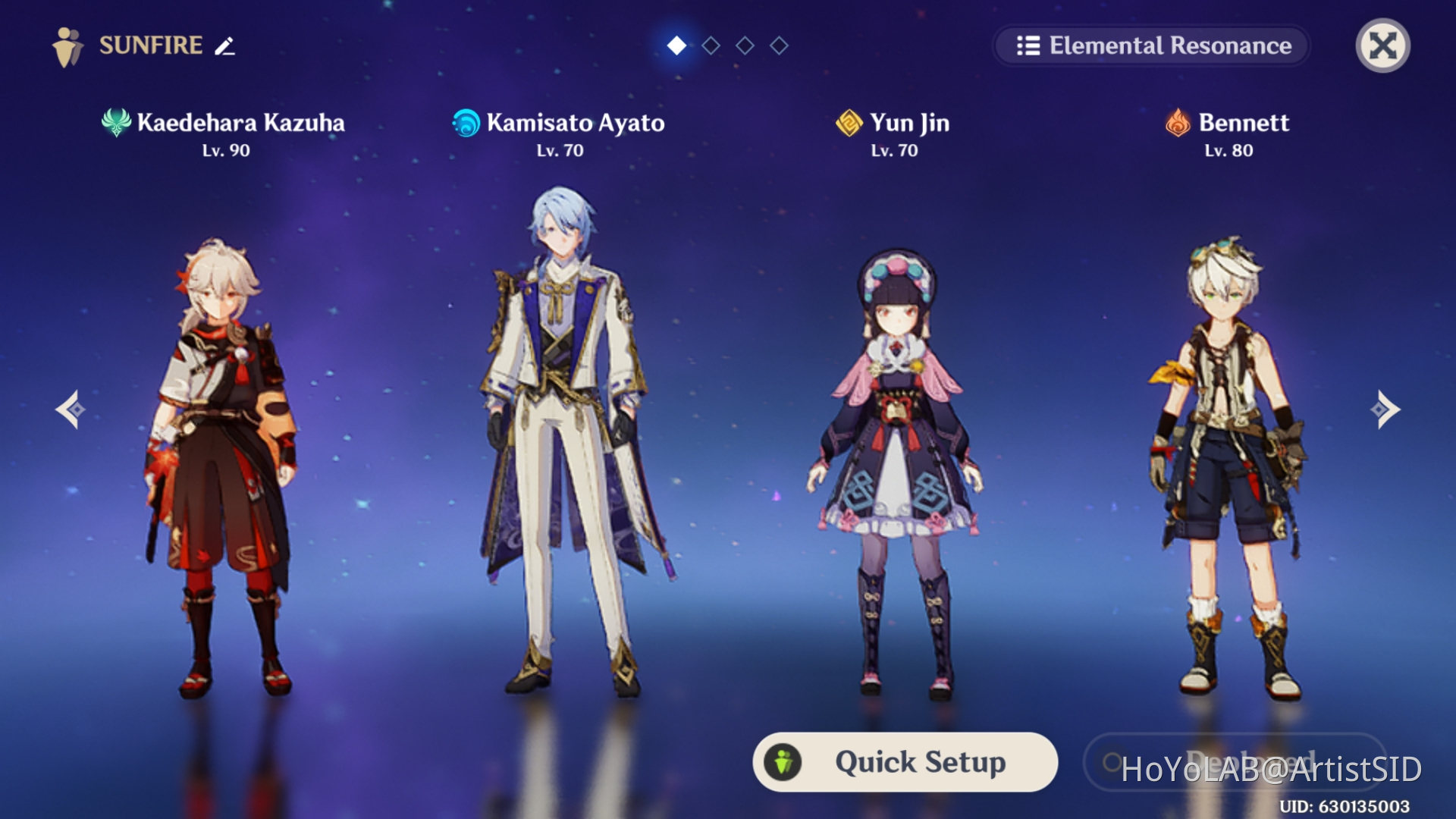The image size is (1456, 819).
Task: Expand the next team with right arrow
Action: [1385, 409]
